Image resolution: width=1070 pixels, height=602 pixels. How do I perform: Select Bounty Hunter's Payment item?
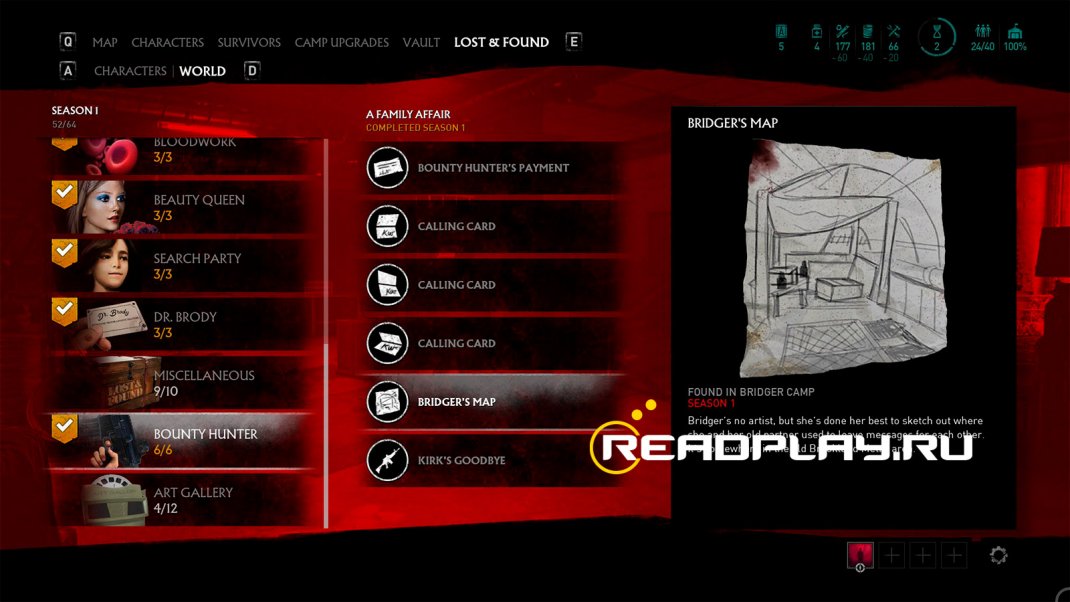tap(494, 168)
